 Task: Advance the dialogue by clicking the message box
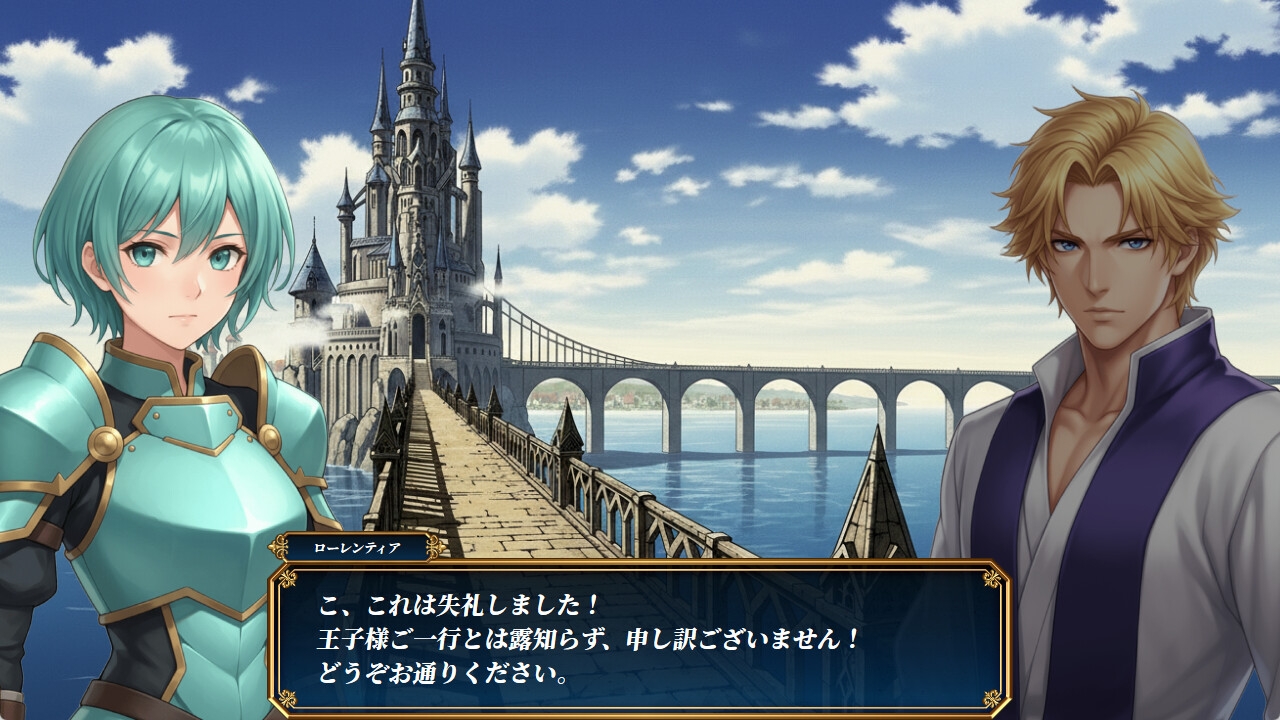point(640,638)
